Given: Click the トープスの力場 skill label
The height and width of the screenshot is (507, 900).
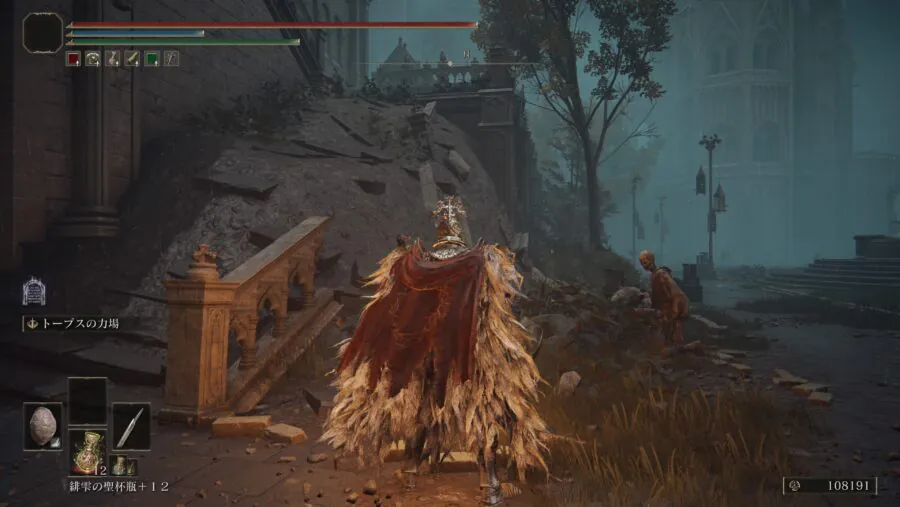Looking at the screenshot, I should pyautogui.click(x=76, y=324).
